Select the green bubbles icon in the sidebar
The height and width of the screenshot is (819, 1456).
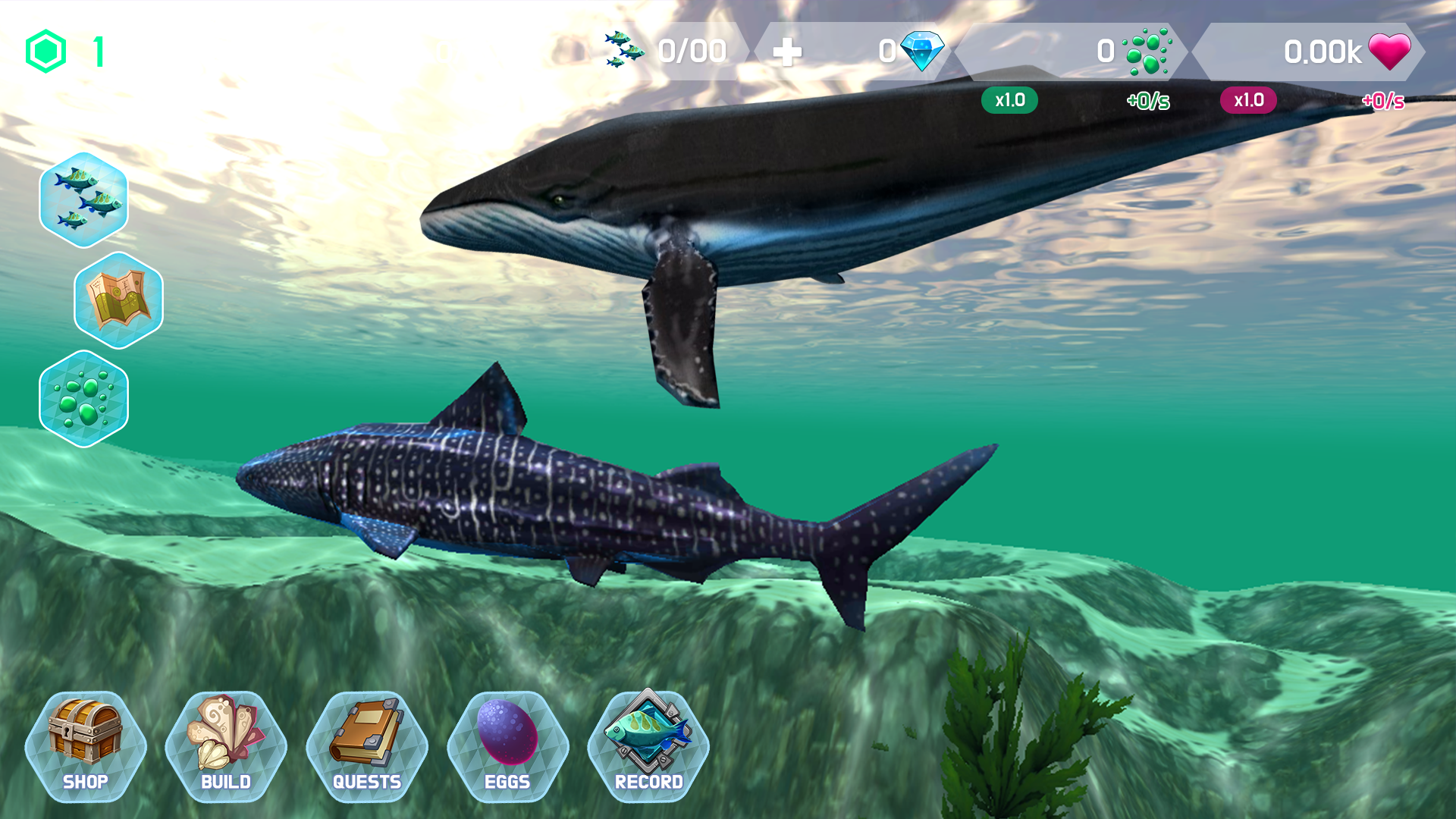tap(84, 400)
